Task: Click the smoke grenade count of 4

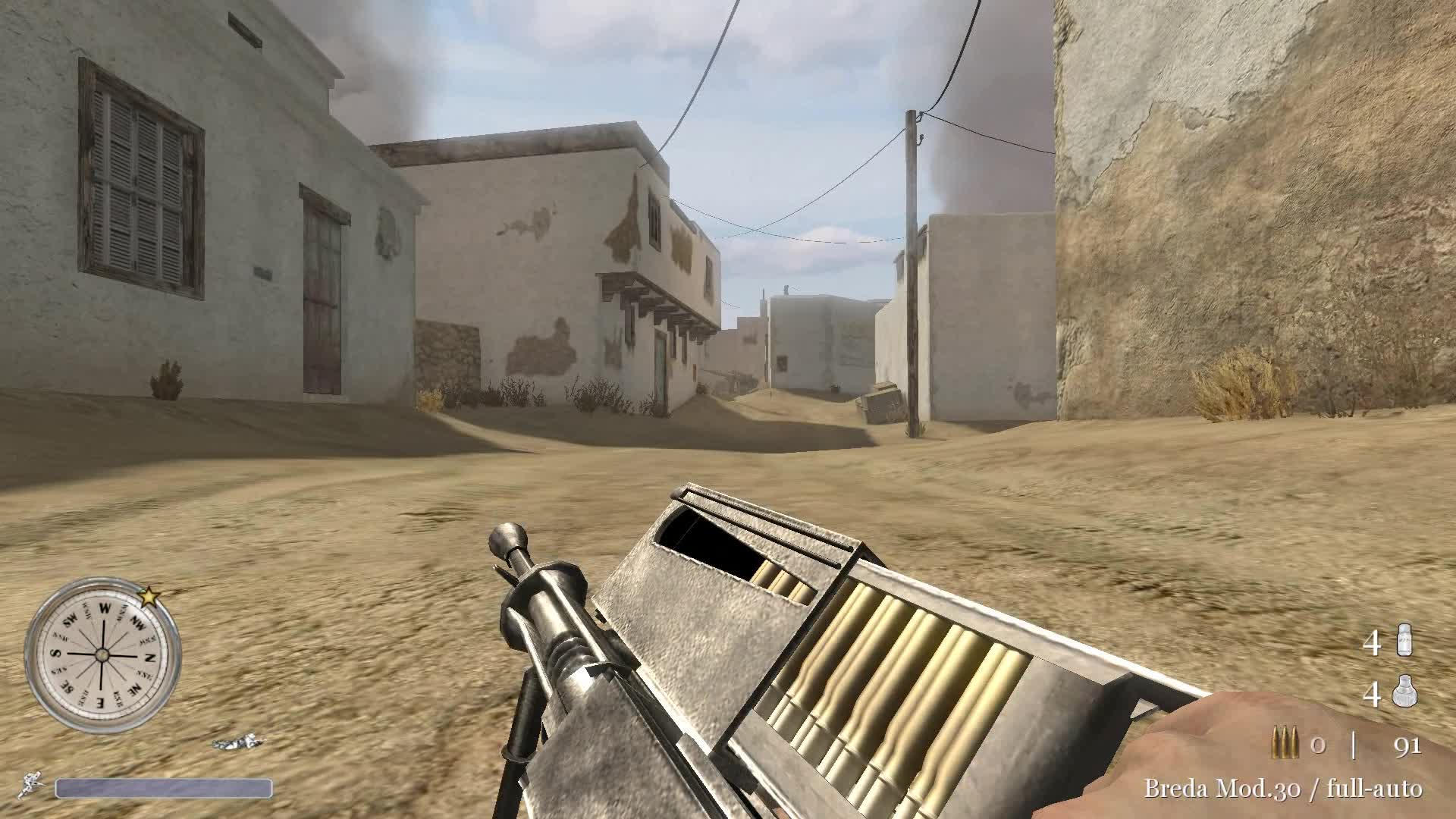Action: point(1373,640)
